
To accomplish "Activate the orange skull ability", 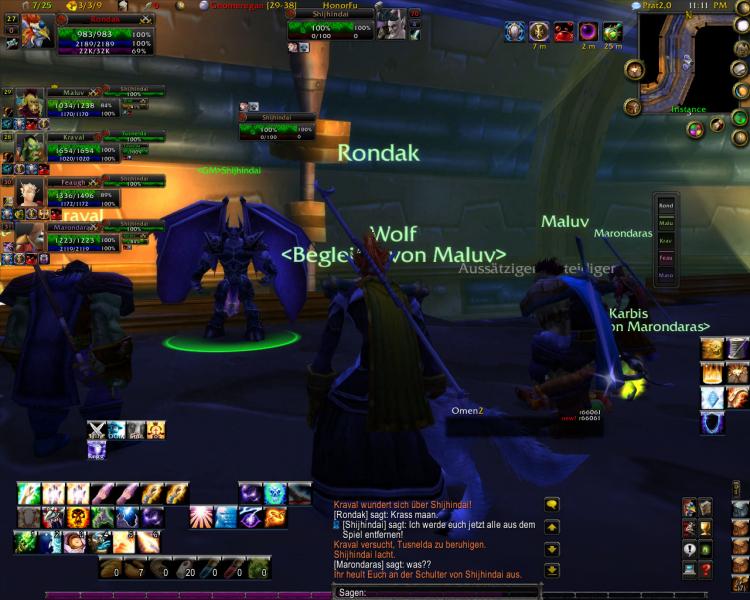I will [x=77, y=518].
